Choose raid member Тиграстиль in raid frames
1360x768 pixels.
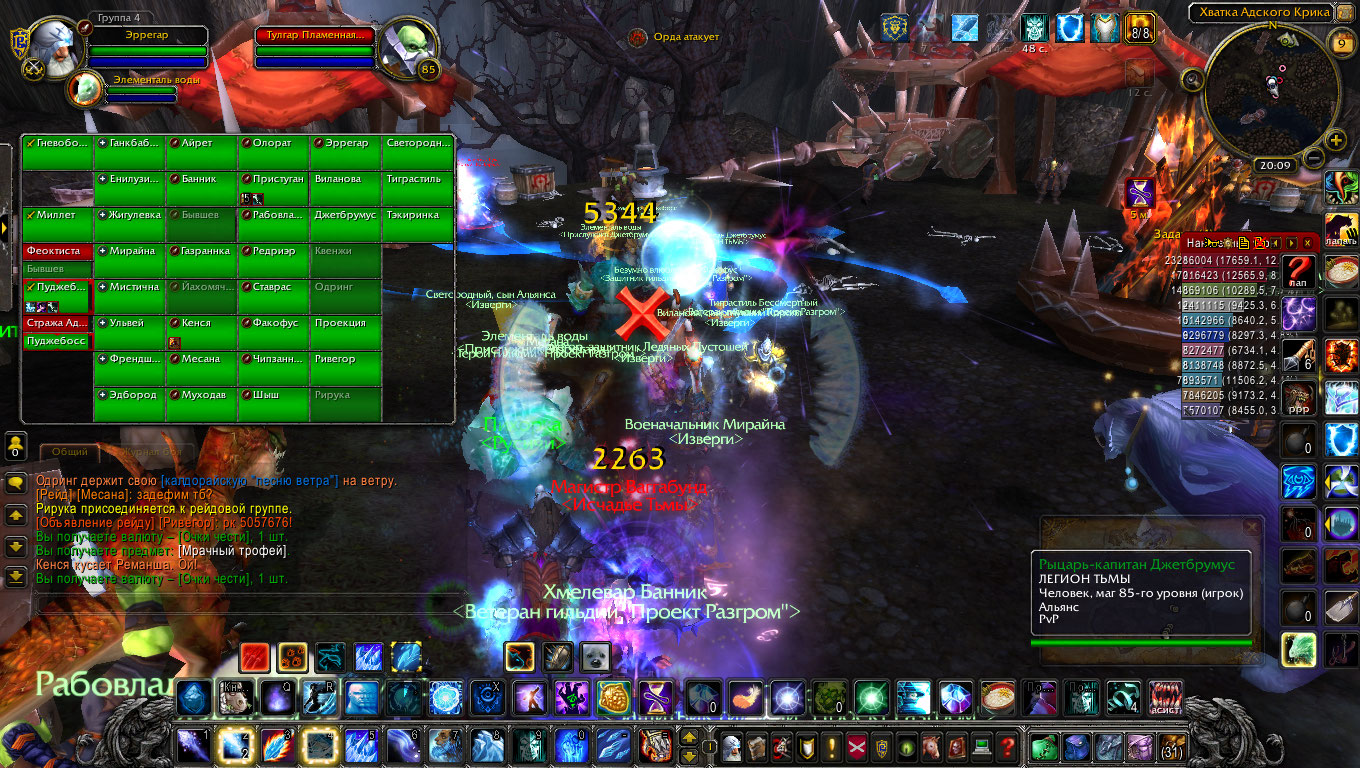click(x=417, y=180)
